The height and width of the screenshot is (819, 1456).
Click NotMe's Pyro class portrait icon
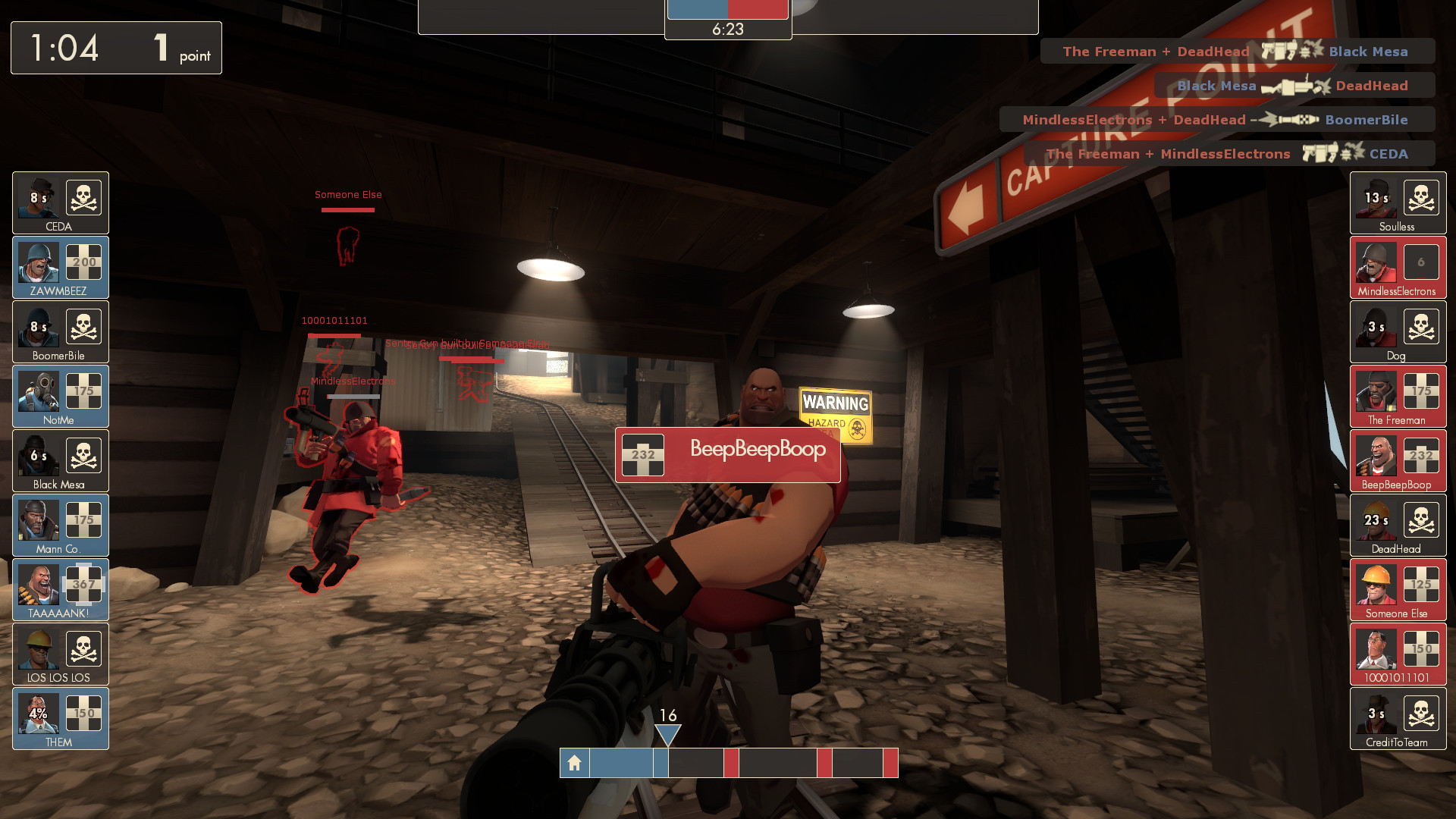click(x=38, y=390)
